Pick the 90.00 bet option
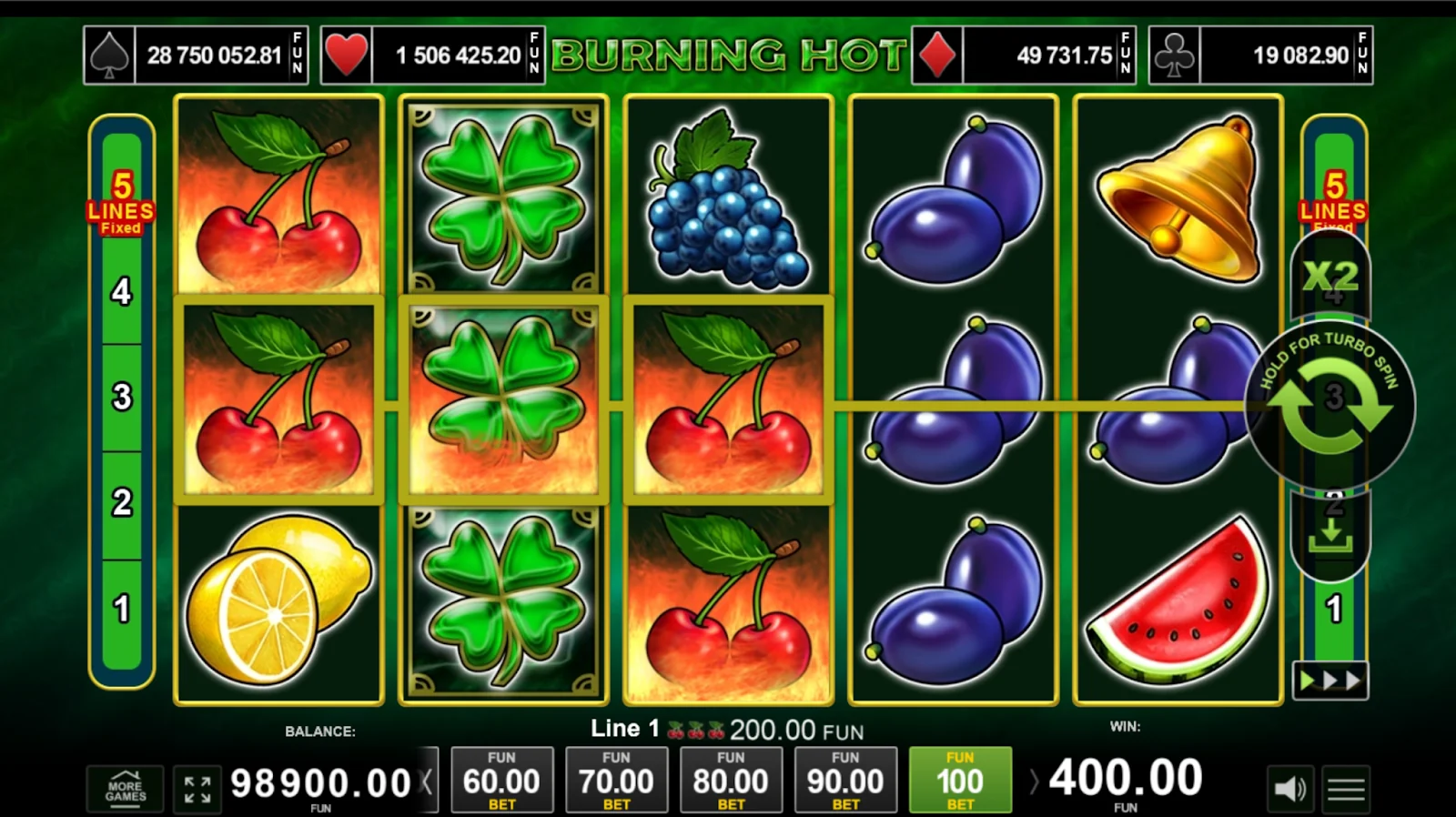The height and width of the screenshot is (817, 1456). click(x=845, y=780)
